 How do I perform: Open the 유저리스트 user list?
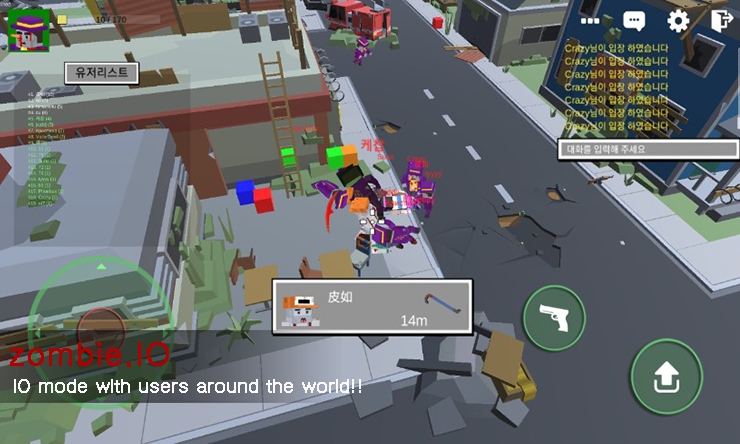(101, 72)
